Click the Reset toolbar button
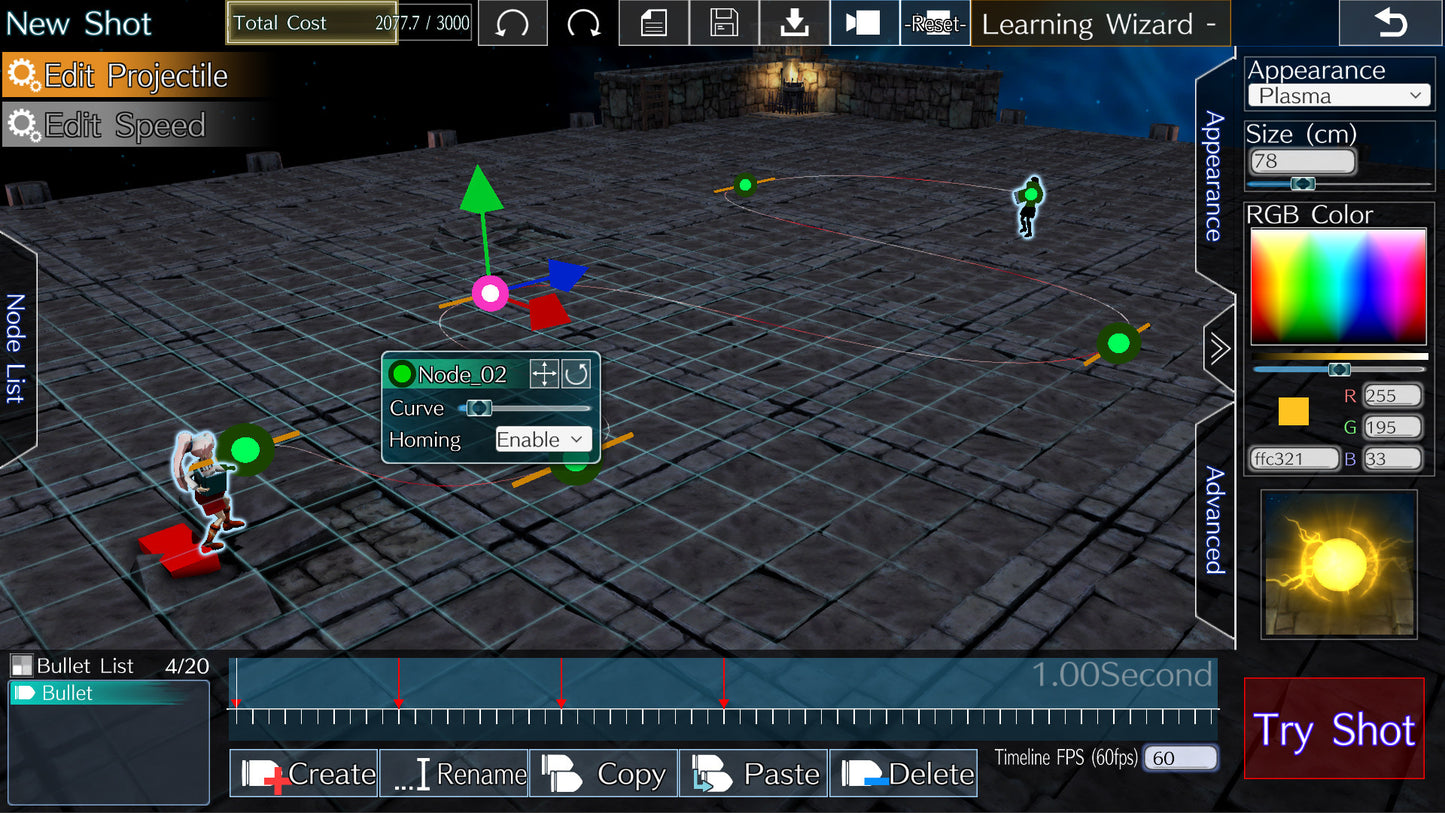 click(935, 24)
